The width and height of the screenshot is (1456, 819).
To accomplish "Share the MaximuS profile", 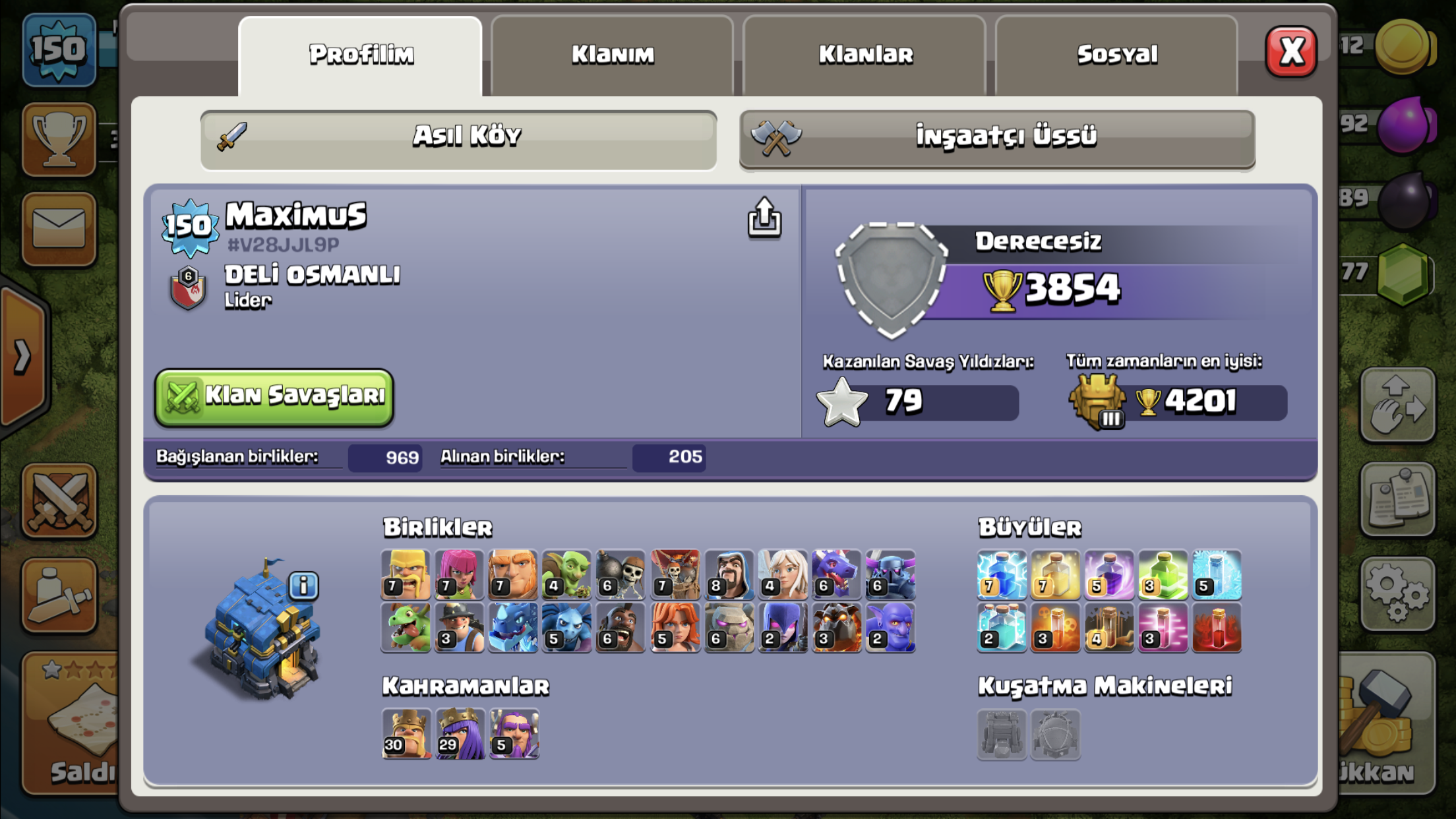I will pos(764,217).
